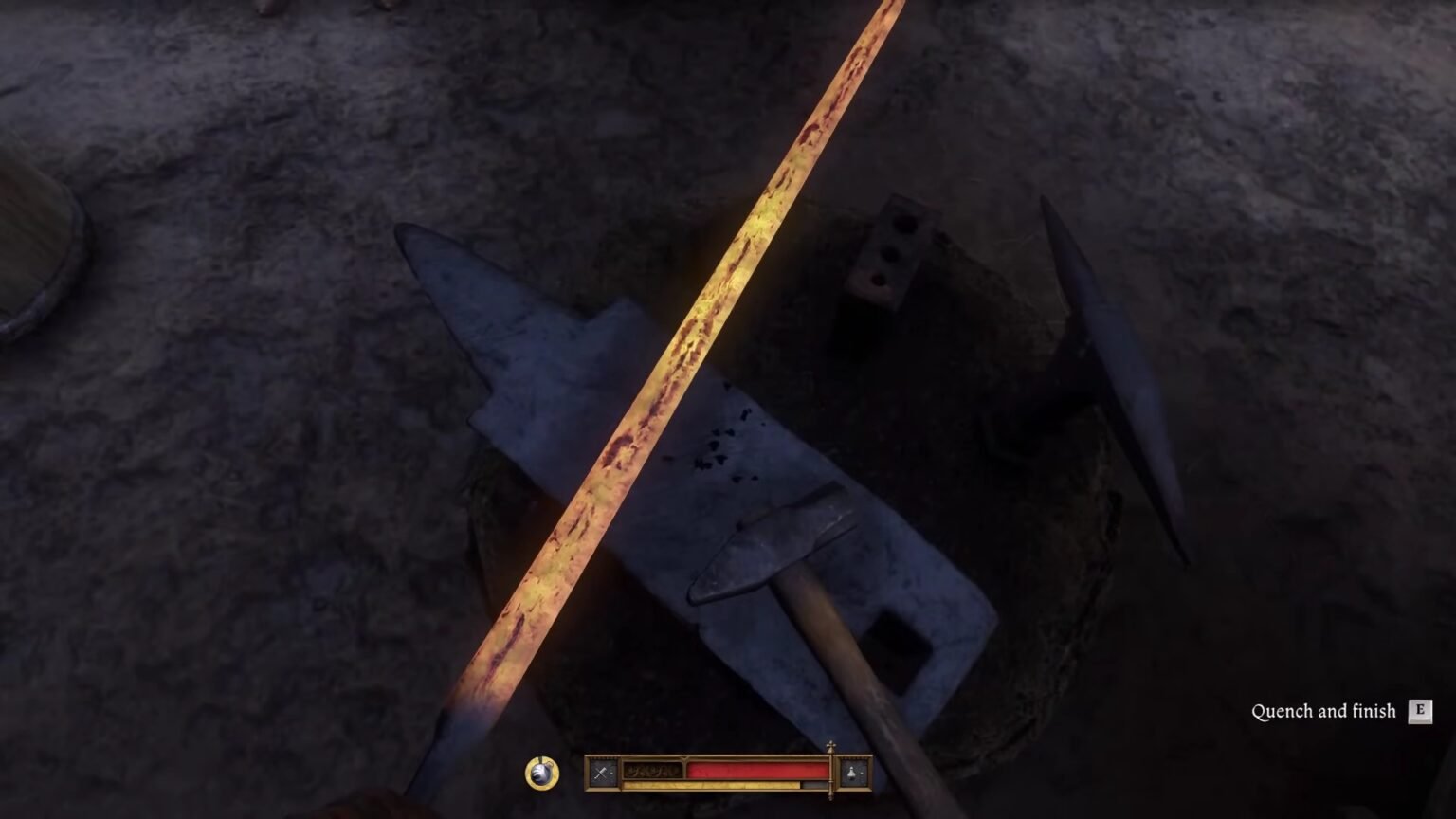Select the crossed hammer tool icon
1456x819 pixels.
(x=601, y=773)
